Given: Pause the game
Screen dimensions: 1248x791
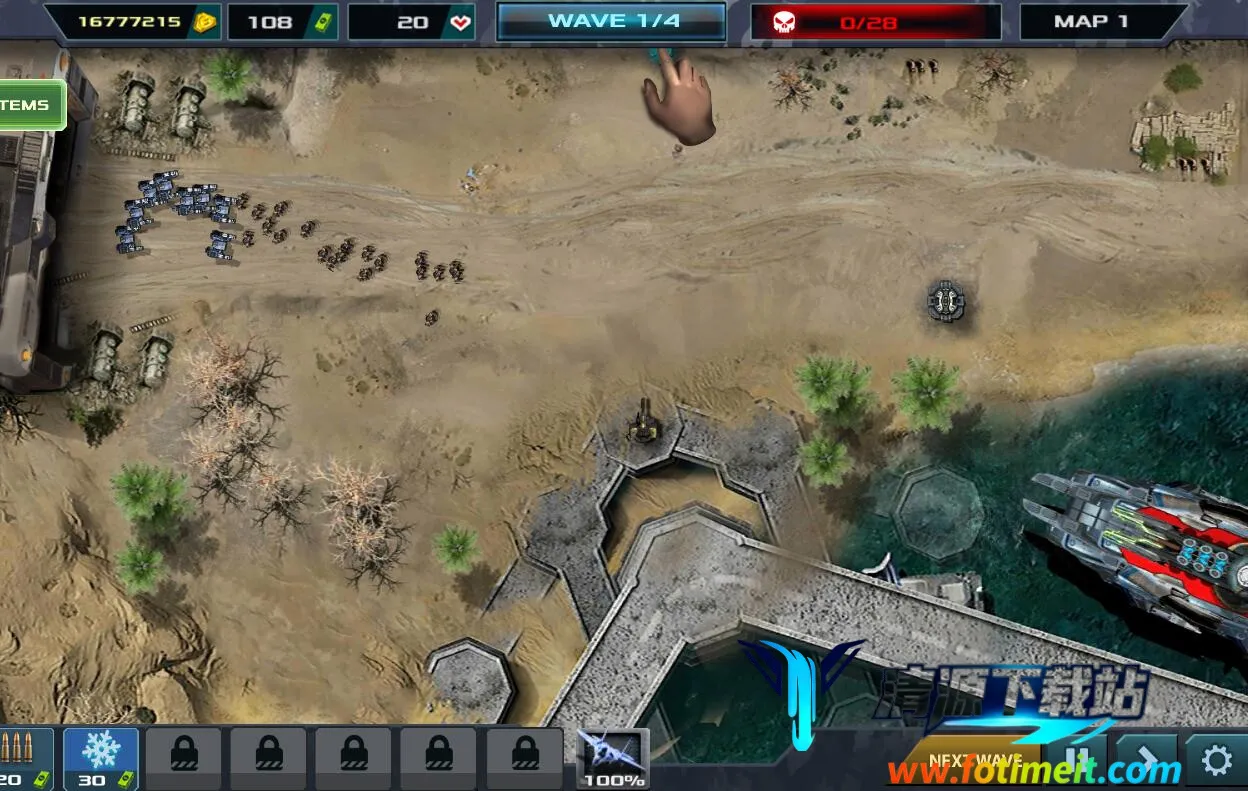Looking at the screenshot, I should (1076, 760).
